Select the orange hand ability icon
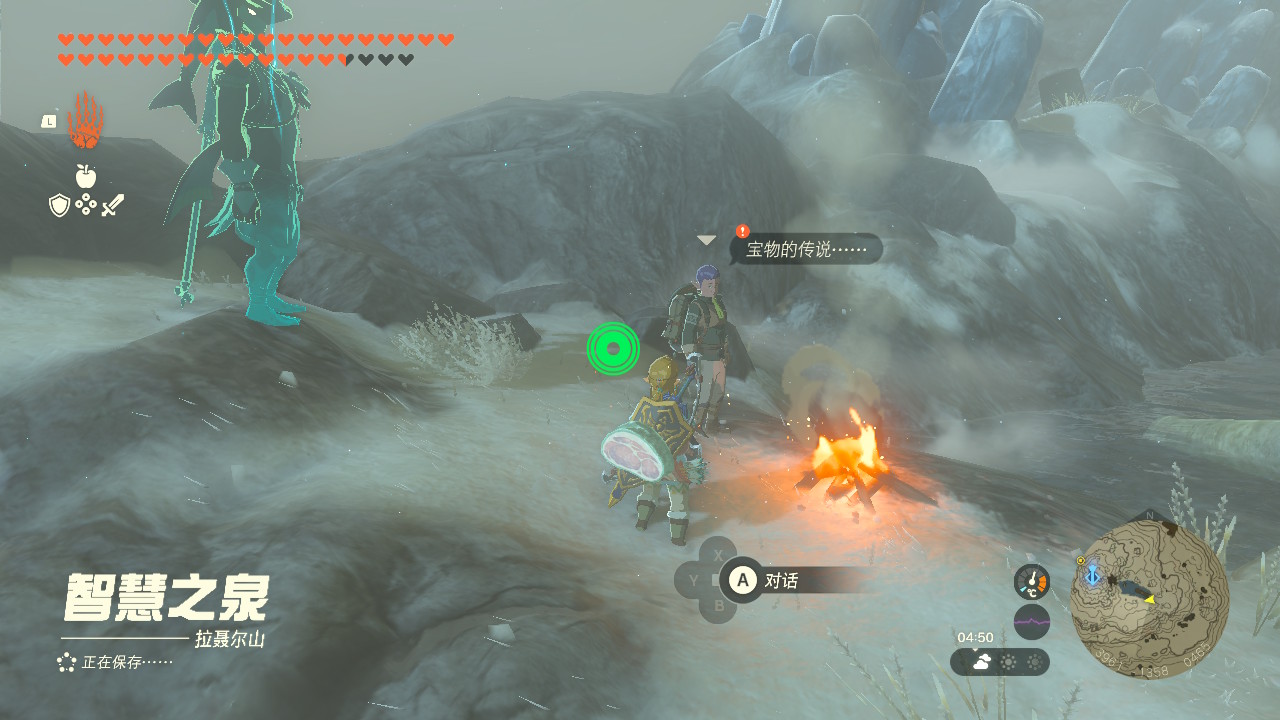 pyautogui.click(x=85, y=121)
